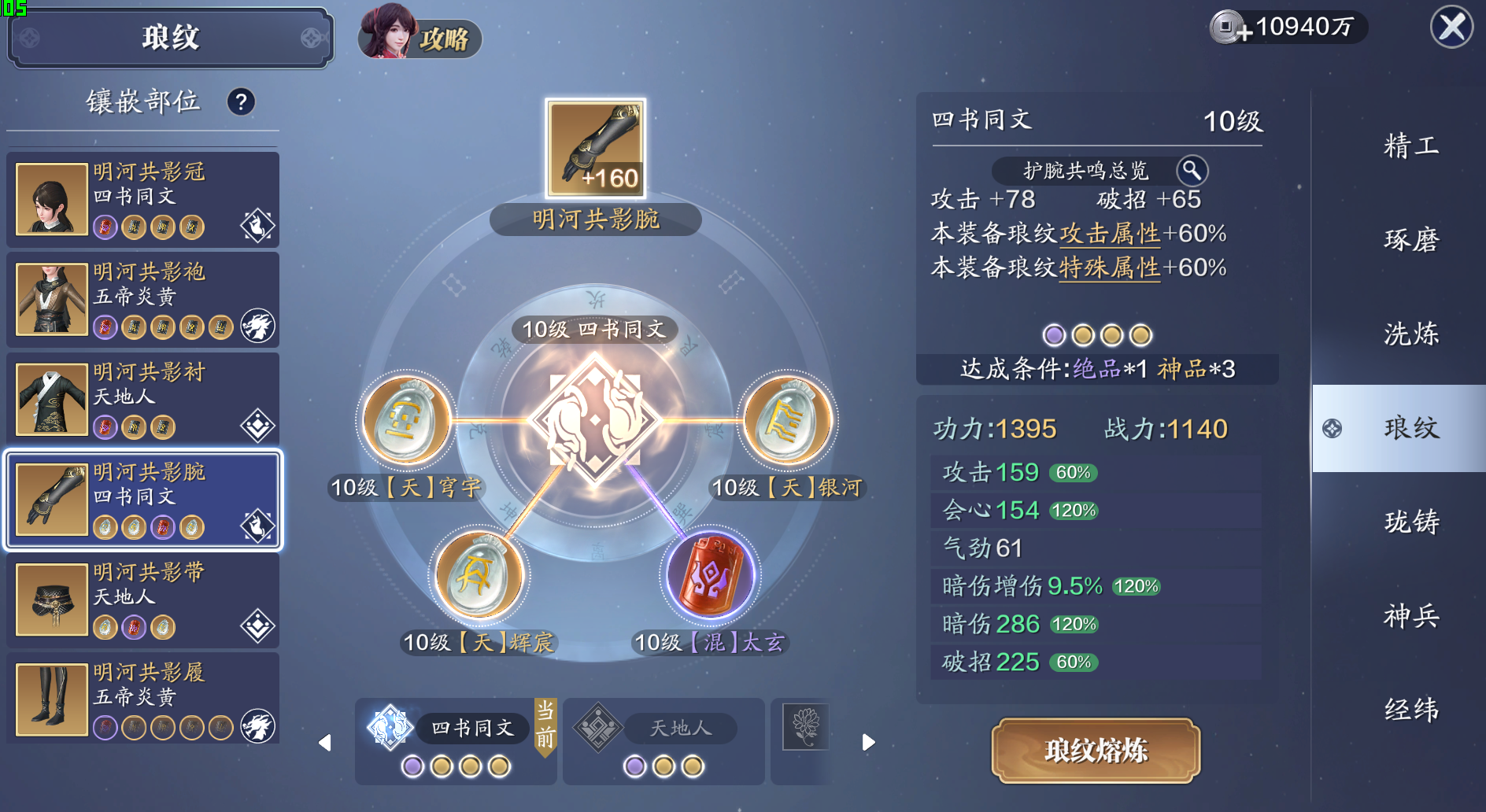Choose the 明河共影履 equipment row
Screen dimensions: 1486x812
click(x=143, y=699)
